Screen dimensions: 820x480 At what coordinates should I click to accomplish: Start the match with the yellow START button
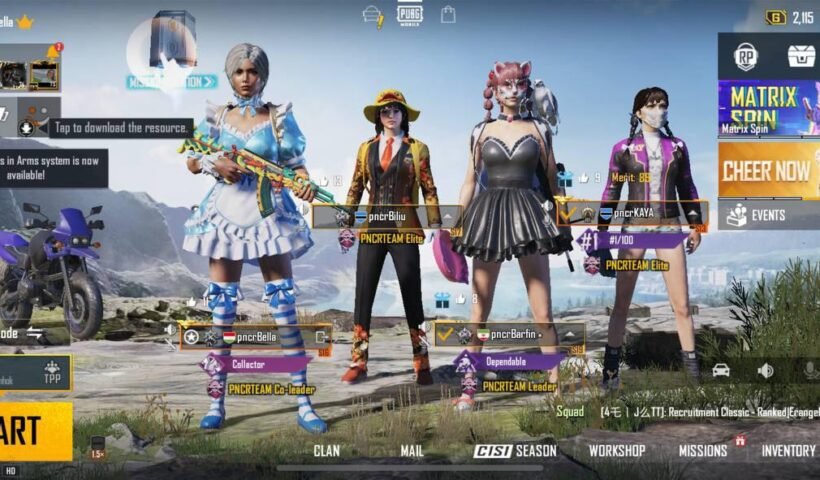(32, 431)
